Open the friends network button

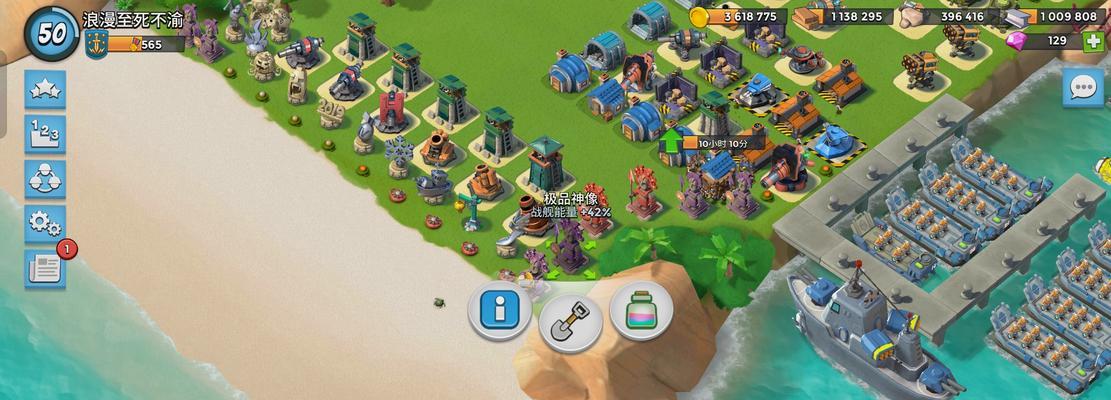46,179
